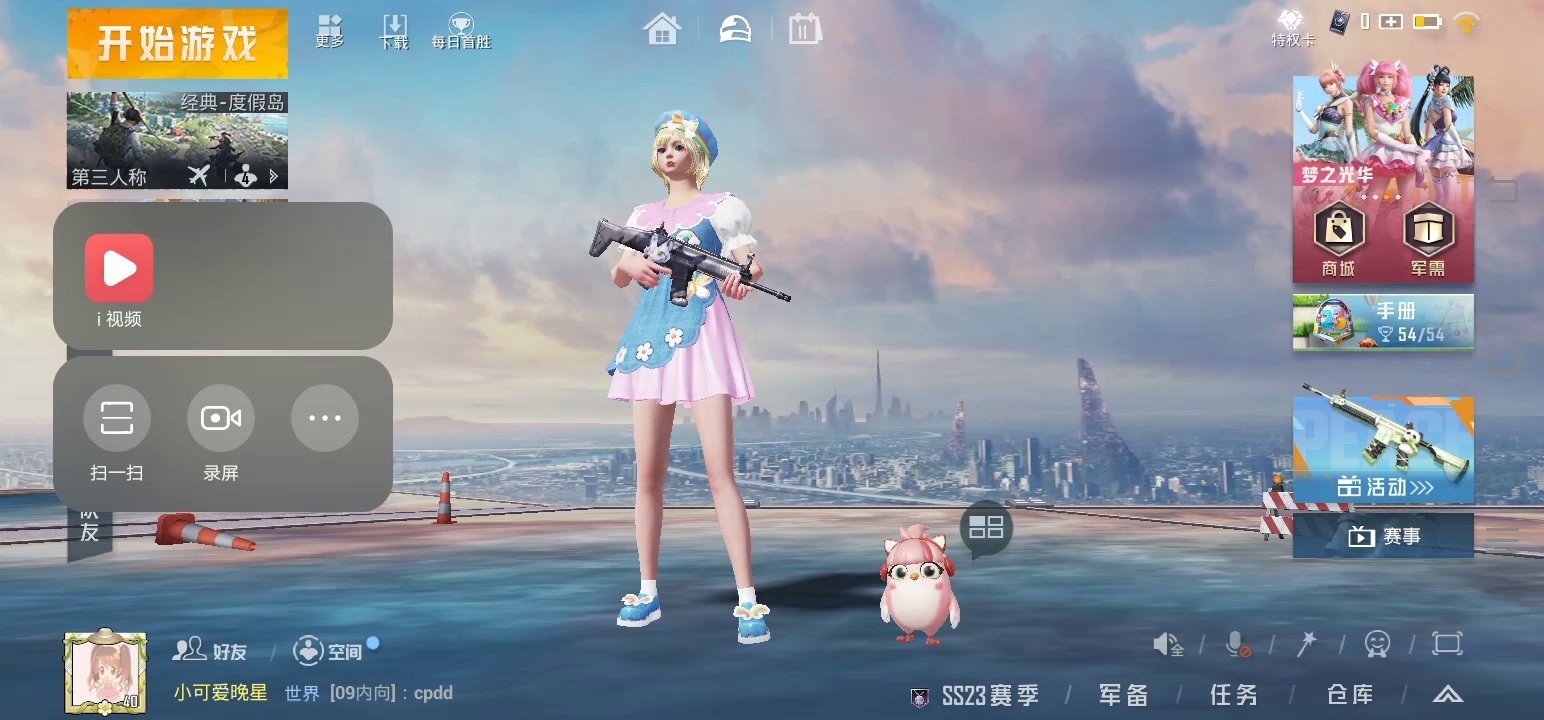Start the game with 开始游戏
Image resolution: width=1544 pixels, height=720 pixels.
click(x=177, y=43)
